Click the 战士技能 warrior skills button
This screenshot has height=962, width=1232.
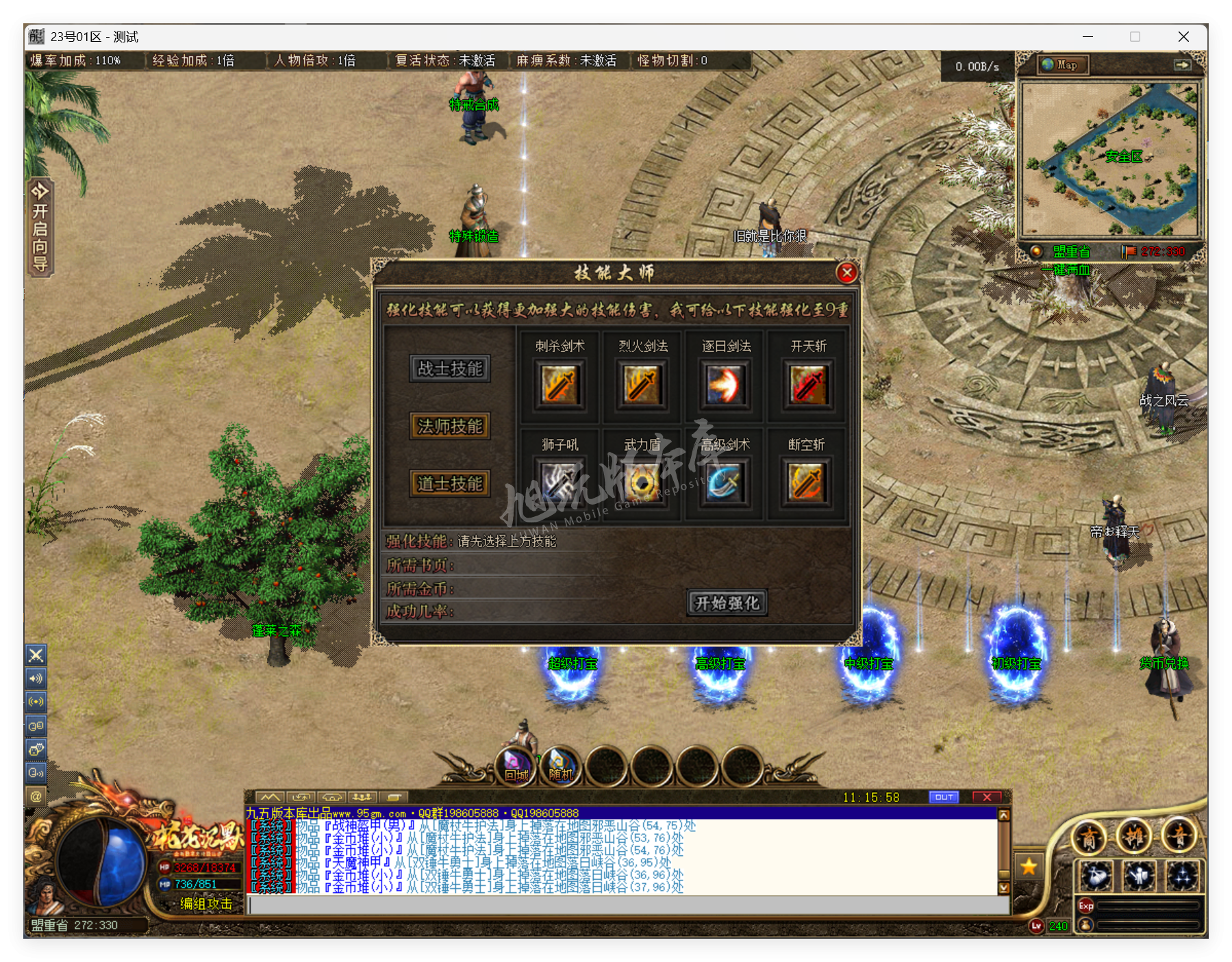coord(449,368)
